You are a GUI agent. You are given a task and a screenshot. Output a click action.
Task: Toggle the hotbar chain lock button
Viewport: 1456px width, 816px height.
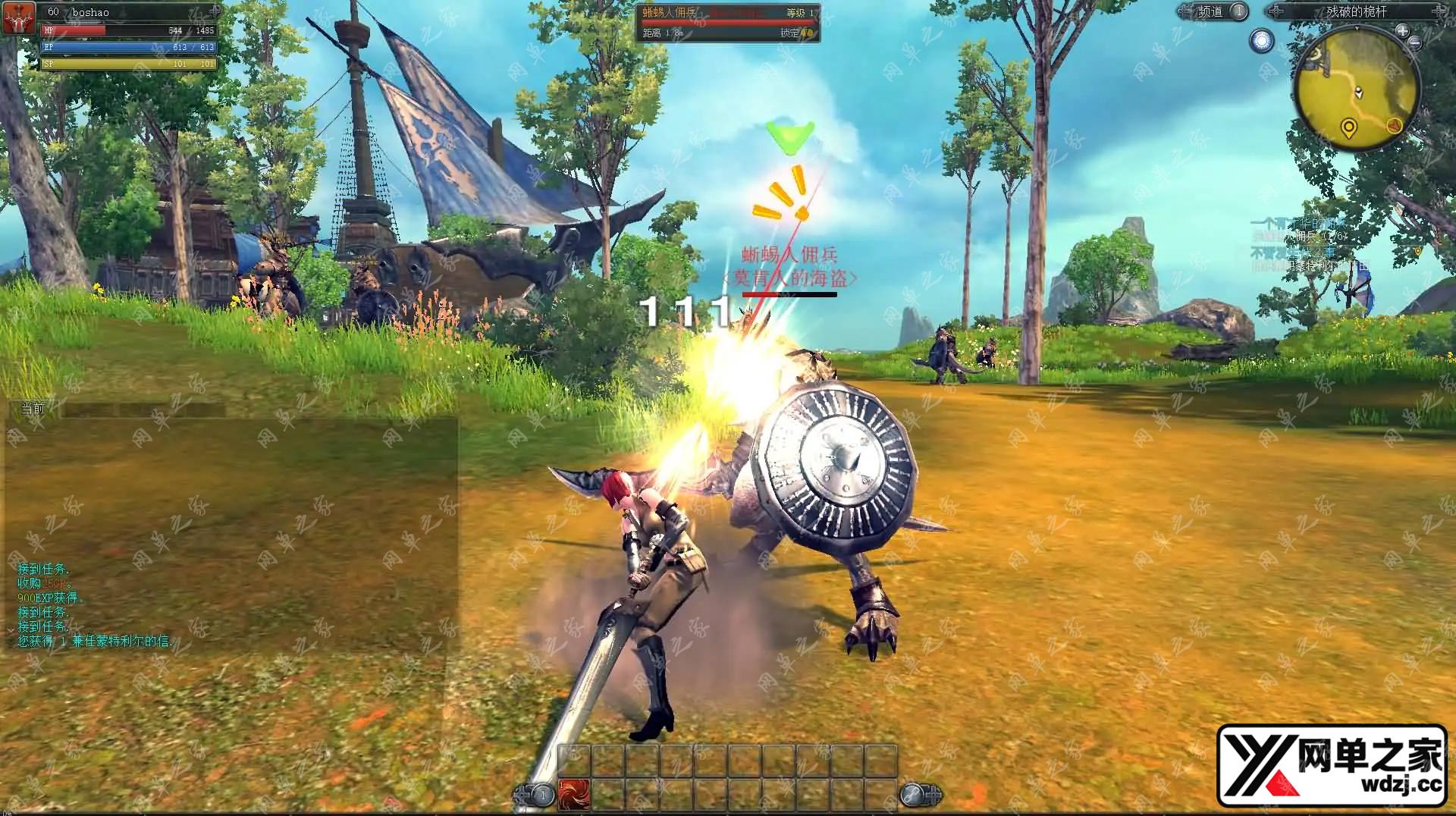[x=912, y=794]
